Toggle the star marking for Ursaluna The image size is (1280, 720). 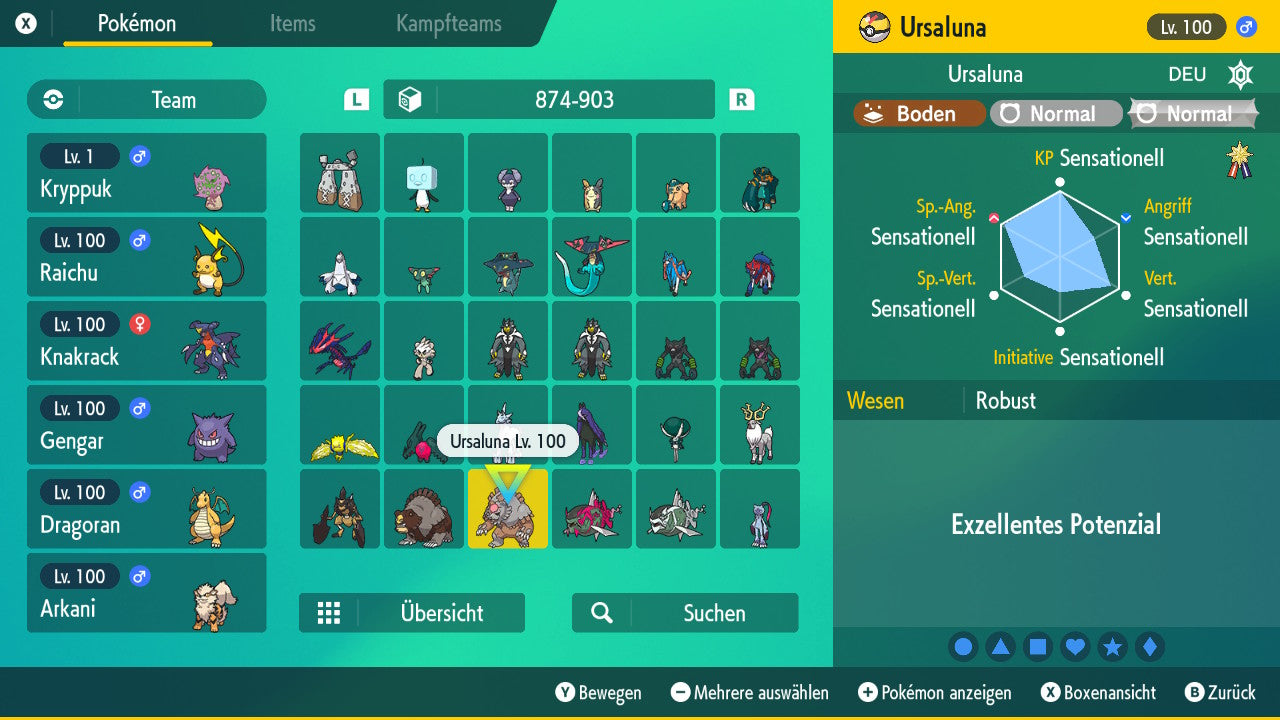click(x=1113, y=647)
